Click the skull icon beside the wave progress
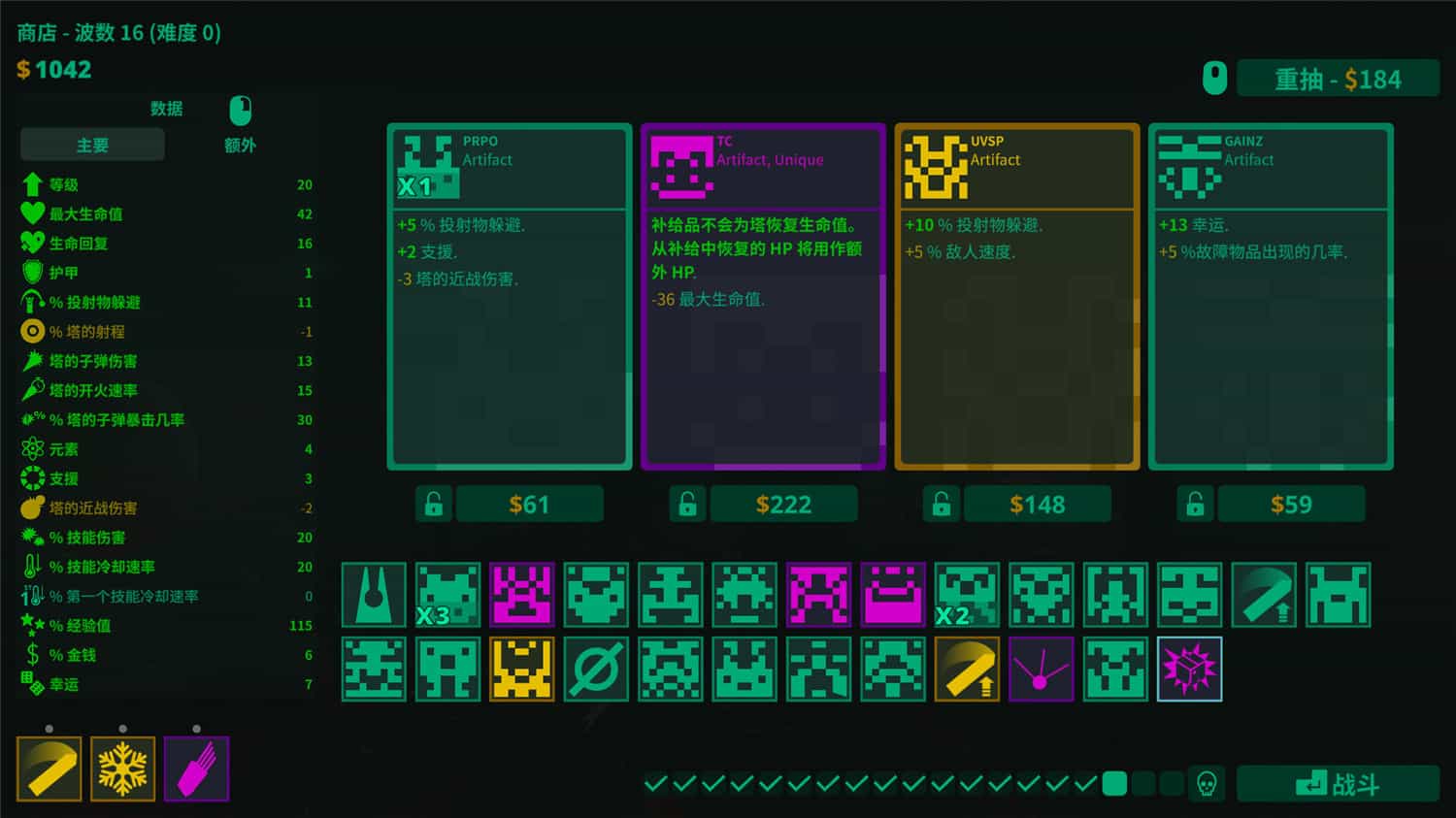 1207,782
